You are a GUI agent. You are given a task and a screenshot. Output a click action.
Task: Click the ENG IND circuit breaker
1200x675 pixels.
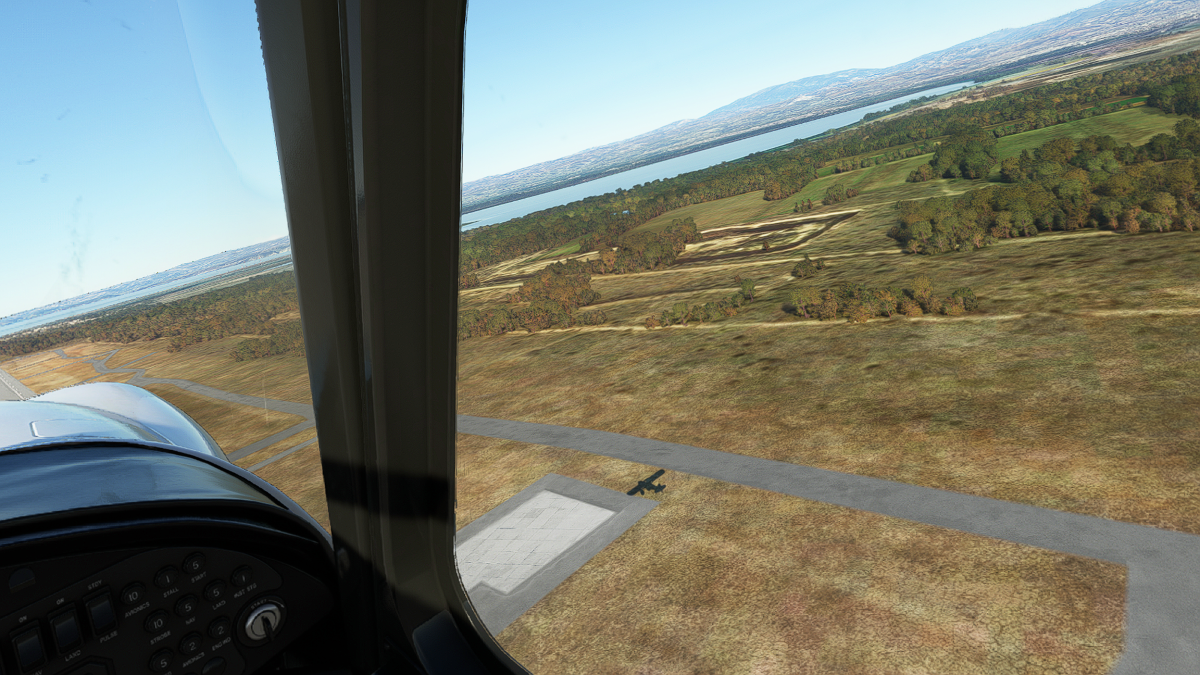click(x=219, y=630)
